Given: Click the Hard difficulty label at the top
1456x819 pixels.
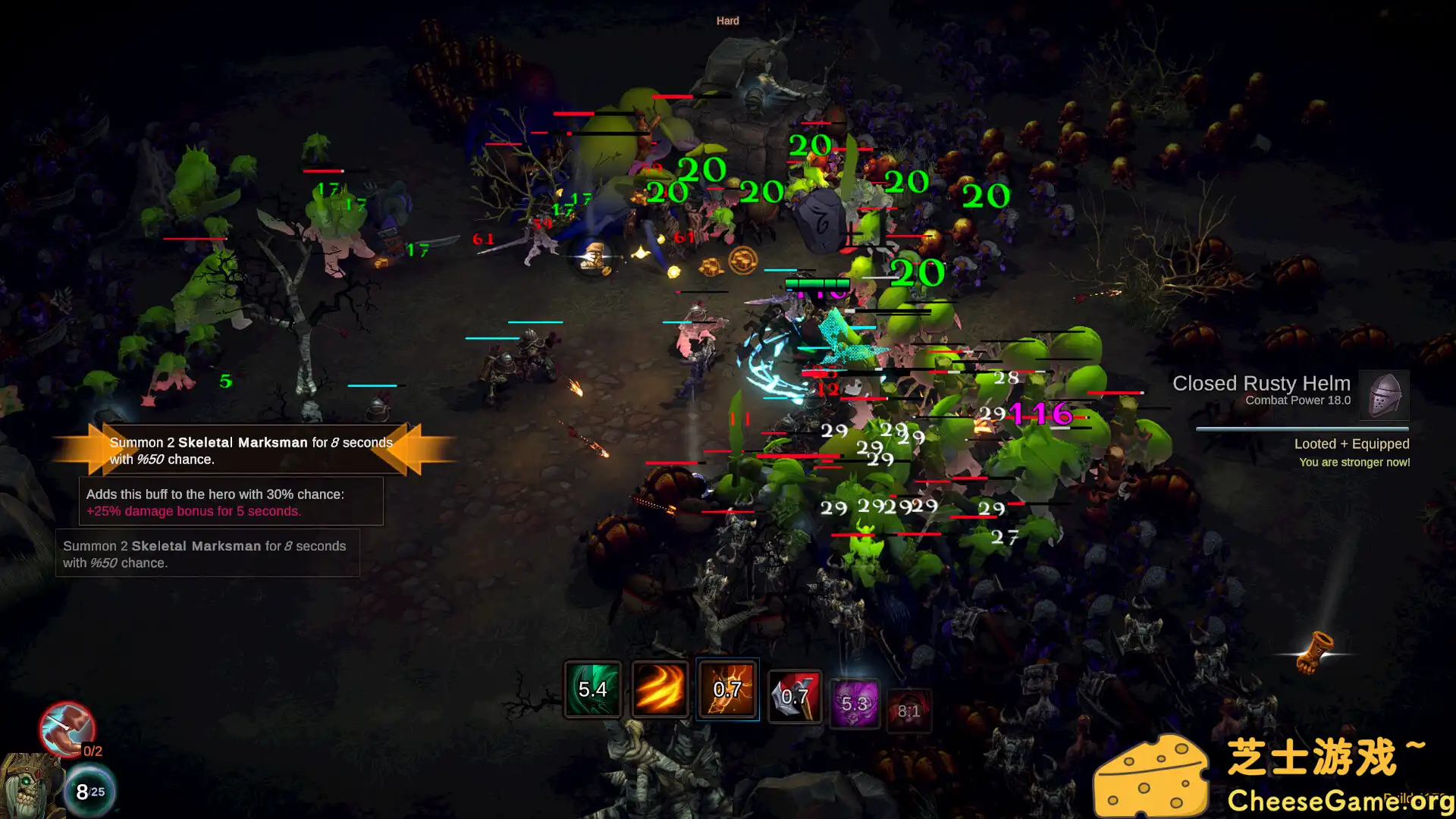Looking at the screenshot, I should (x=726, y=20).
